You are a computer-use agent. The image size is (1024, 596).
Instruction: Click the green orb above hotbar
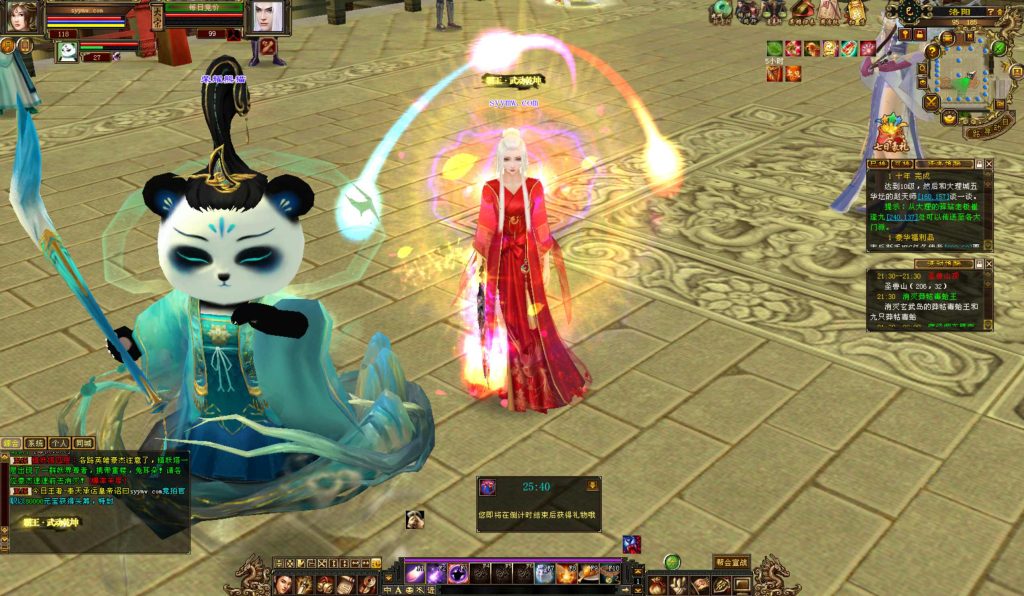click(672, 562)
